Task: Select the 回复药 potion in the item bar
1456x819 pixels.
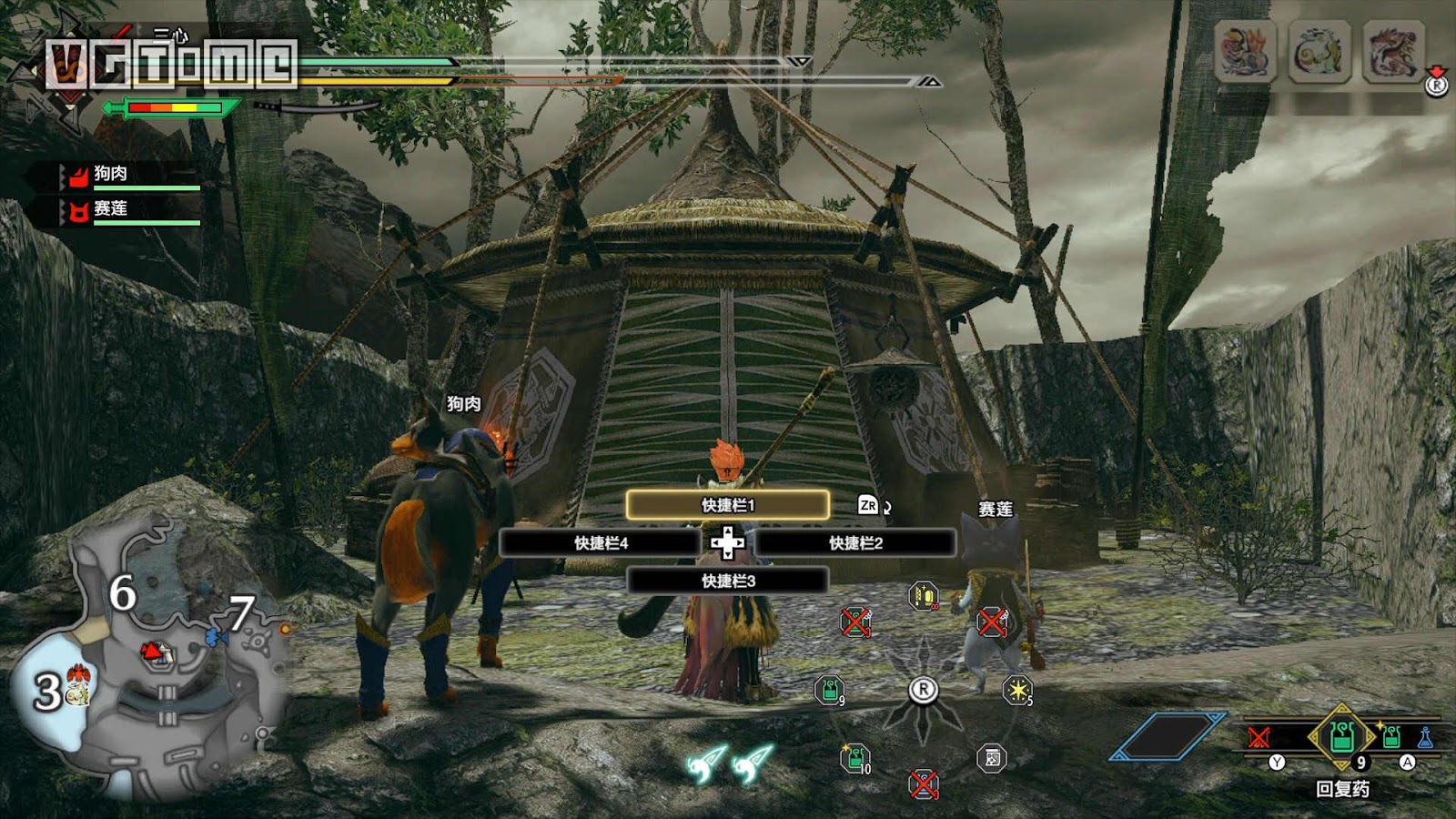Action: [x=1341, y=736]
